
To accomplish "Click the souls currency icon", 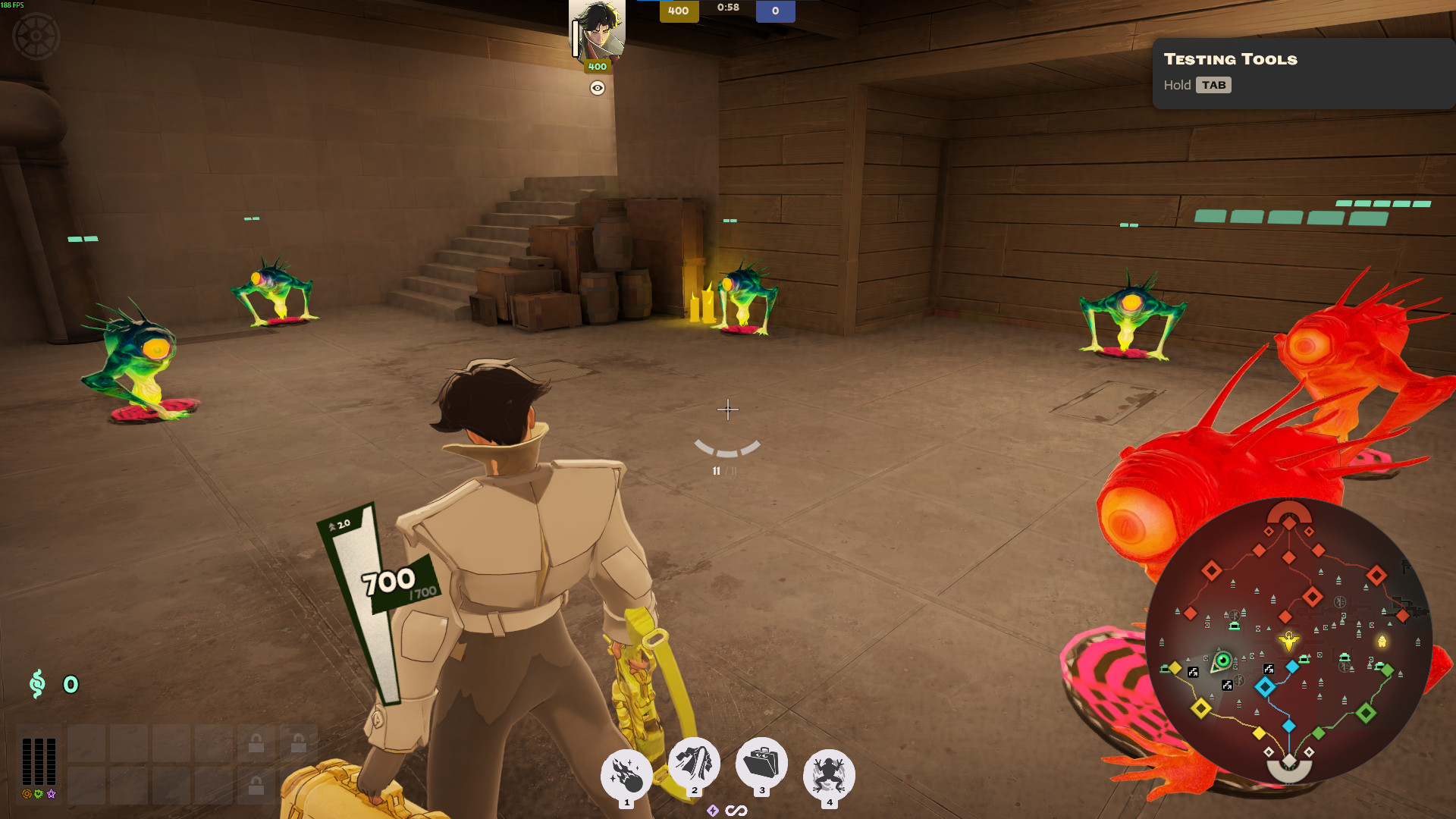I will pyautogui.click(x=37, y=684).
